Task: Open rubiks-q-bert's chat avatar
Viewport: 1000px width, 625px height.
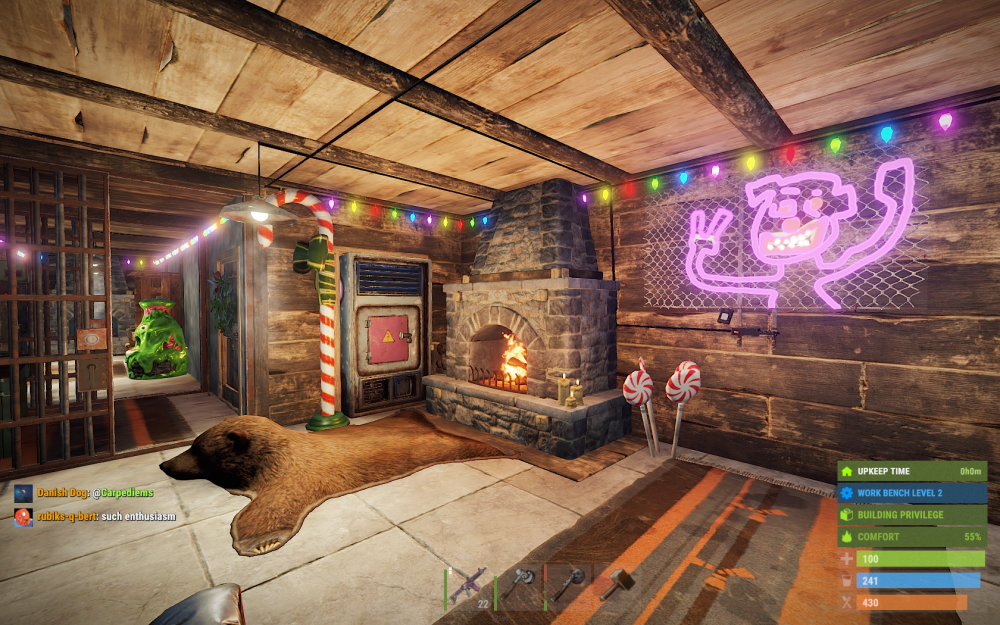Action: [23, 517]
